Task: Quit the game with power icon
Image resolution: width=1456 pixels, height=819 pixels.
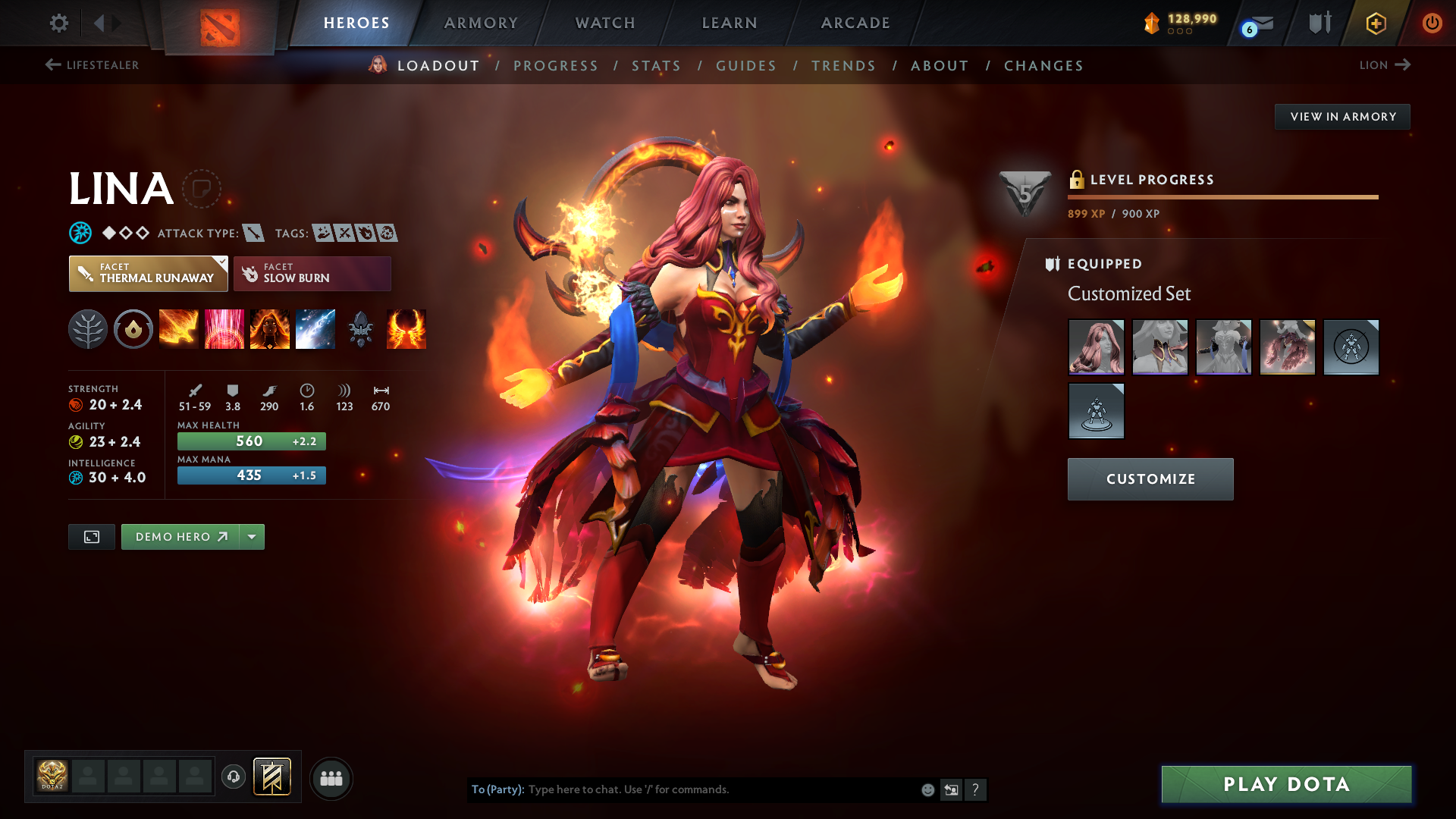Action: coord(1432,23)
